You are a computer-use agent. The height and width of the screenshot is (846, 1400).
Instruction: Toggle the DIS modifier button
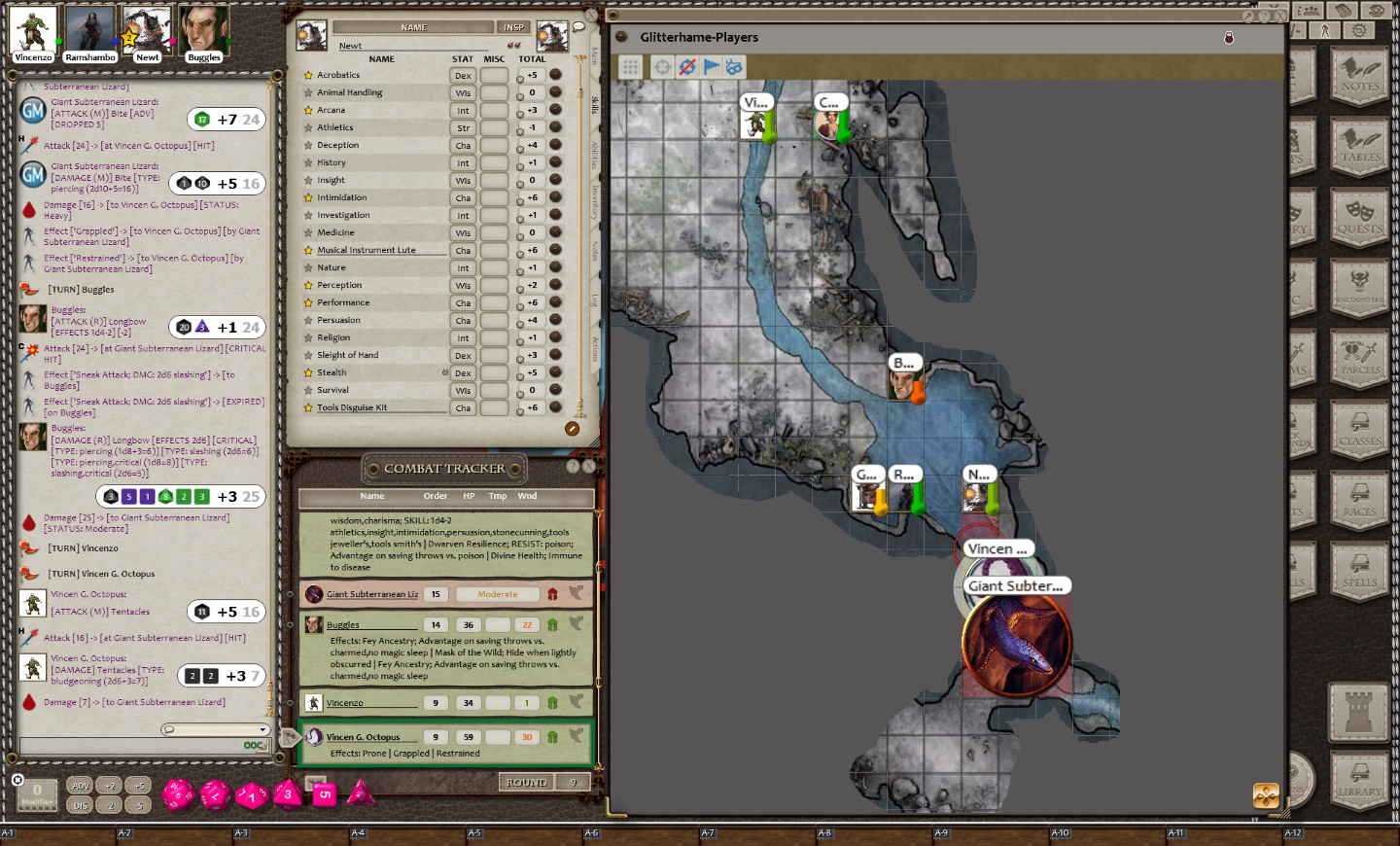(81, 805)
